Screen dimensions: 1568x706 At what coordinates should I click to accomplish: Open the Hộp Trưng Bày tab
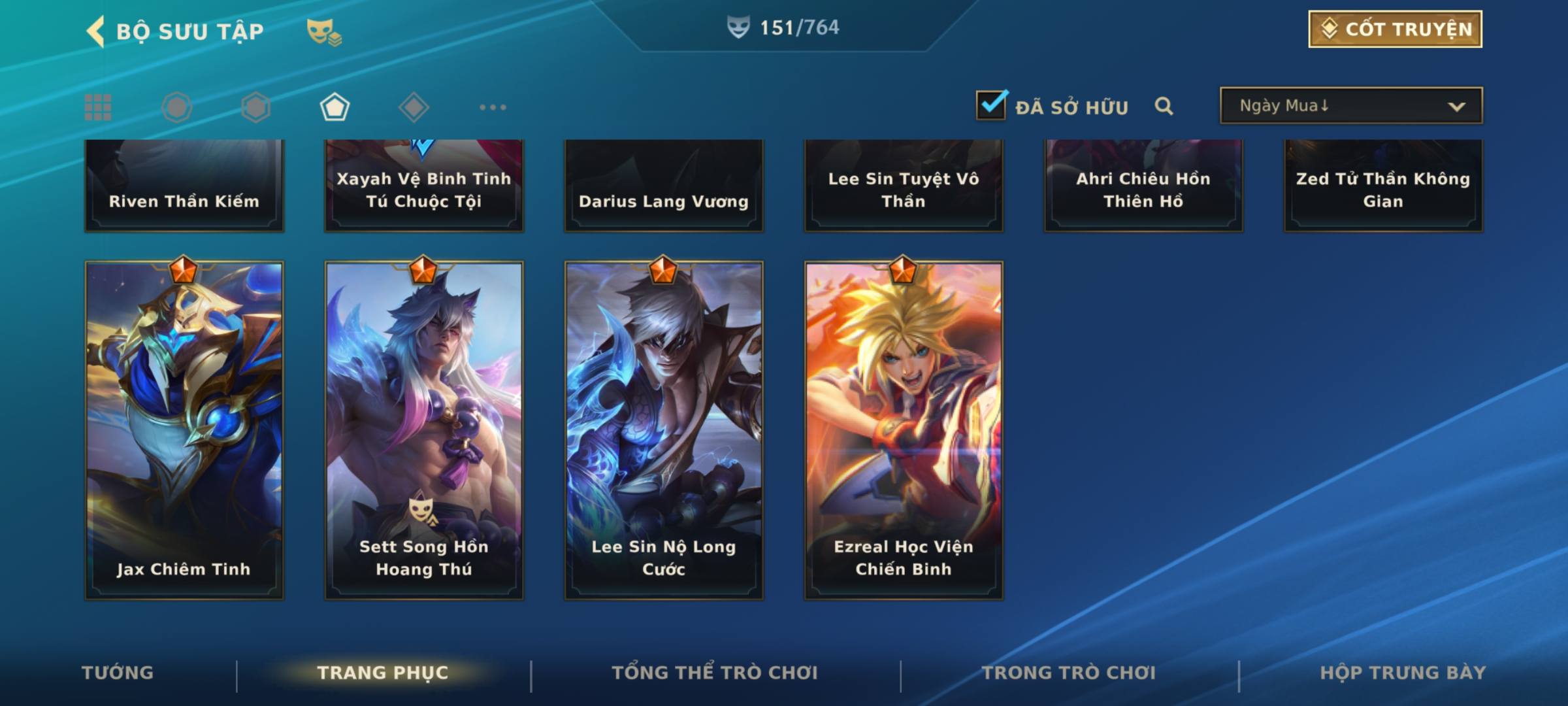1403,673
